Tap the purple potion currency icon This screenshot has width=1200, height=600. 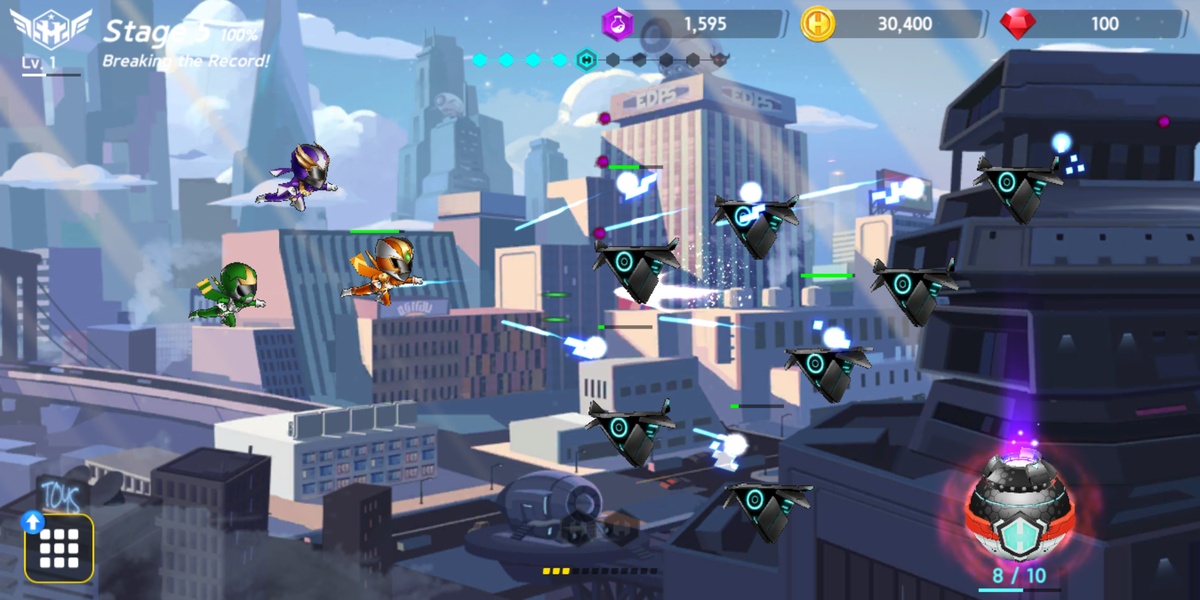pos(617,24)
